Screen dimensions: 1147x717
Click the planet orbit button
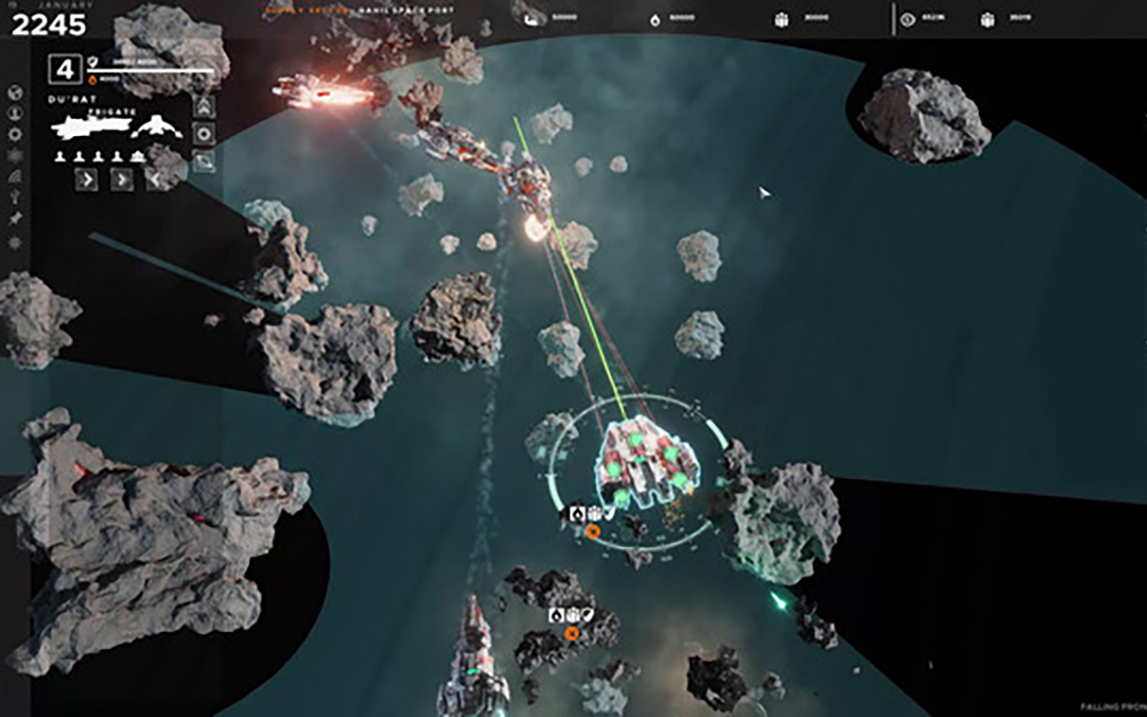[x=204, y=160]
